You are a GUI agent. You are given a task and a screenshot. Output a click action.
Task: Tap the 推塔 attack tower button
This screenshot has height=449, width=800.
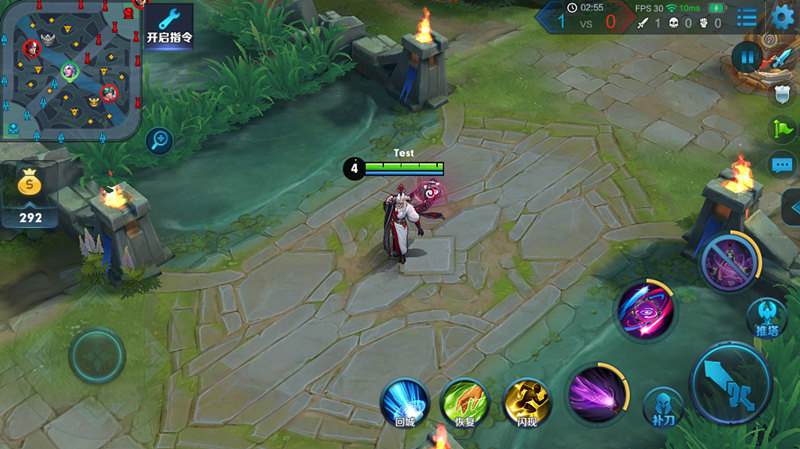coord(766,318)
